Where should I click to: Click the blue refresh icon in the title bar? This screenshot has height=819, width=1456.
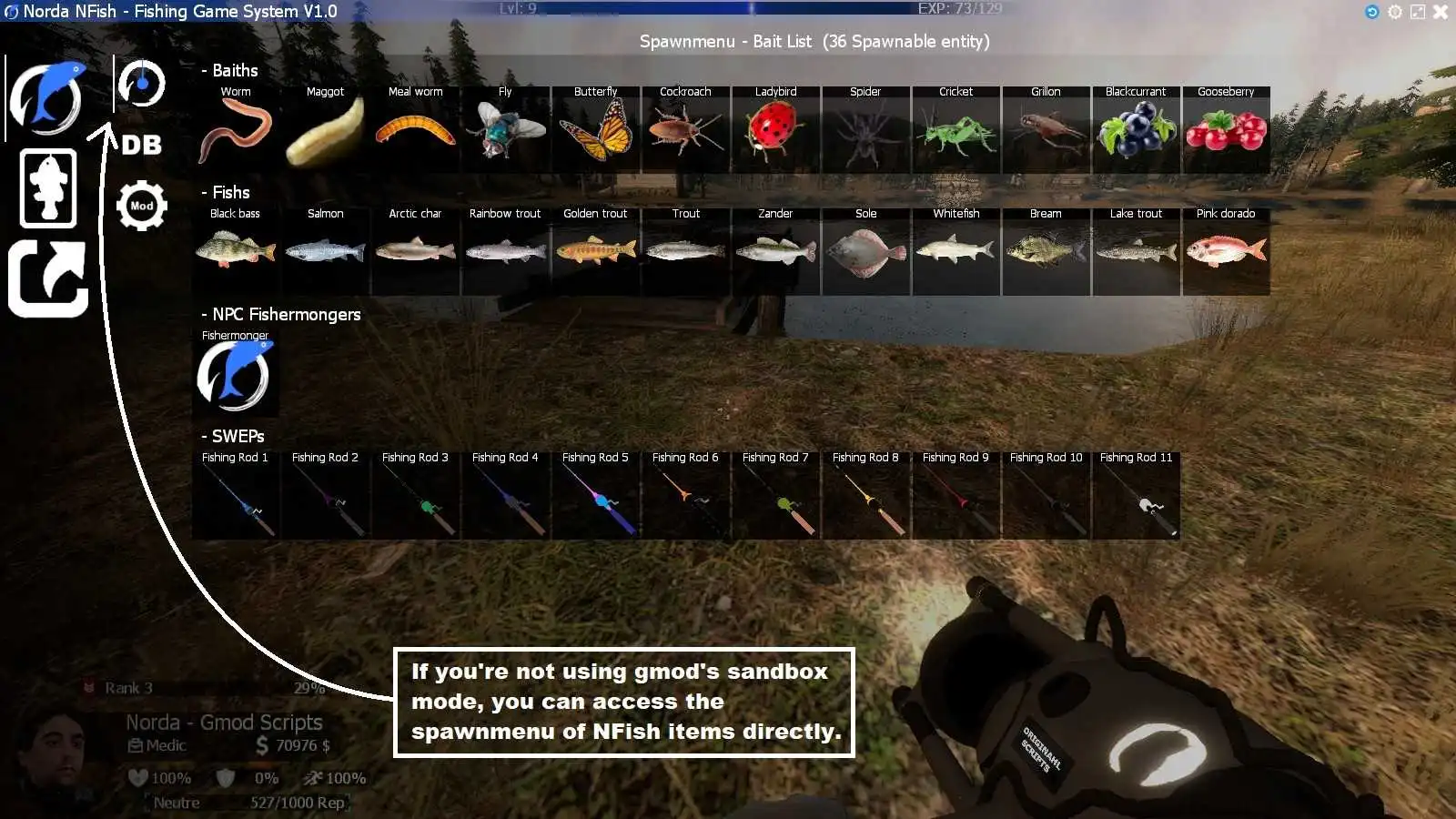pos(1370,12)
